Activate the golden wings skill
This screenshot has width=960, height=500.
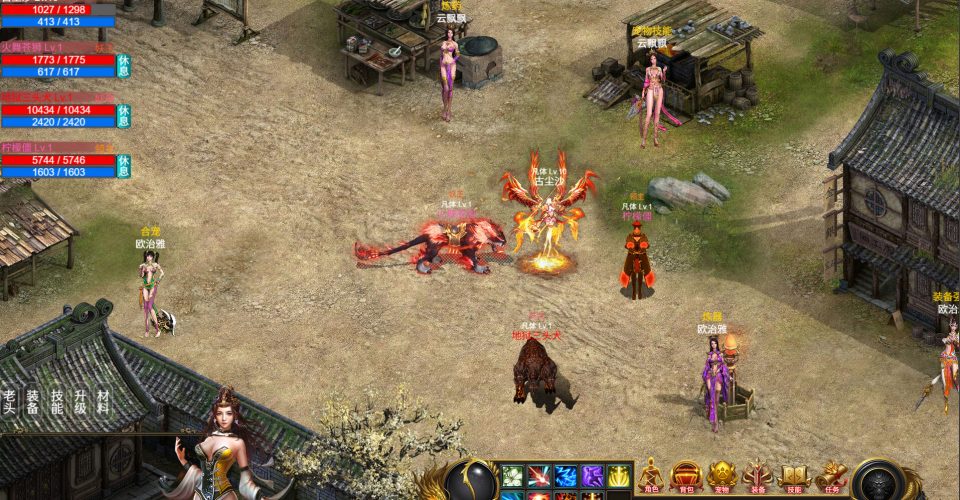pyautogui.click(x=619, y=476)
